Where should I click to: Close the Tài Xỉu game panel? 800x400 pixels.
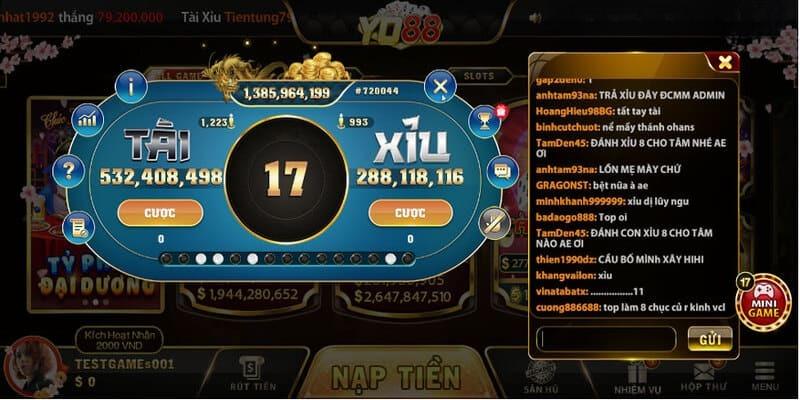click(x=440, y=87)
